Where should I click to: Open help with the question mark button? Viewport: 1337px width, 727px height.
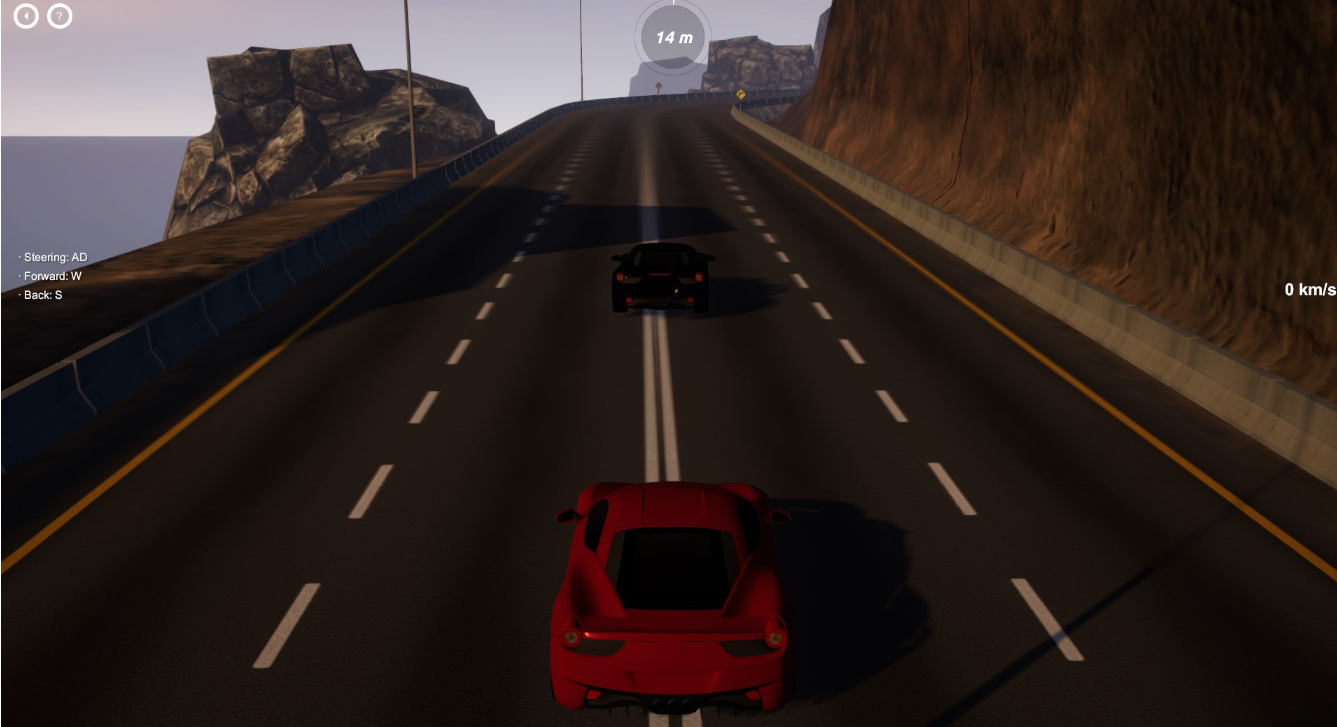tap(60, 16)
